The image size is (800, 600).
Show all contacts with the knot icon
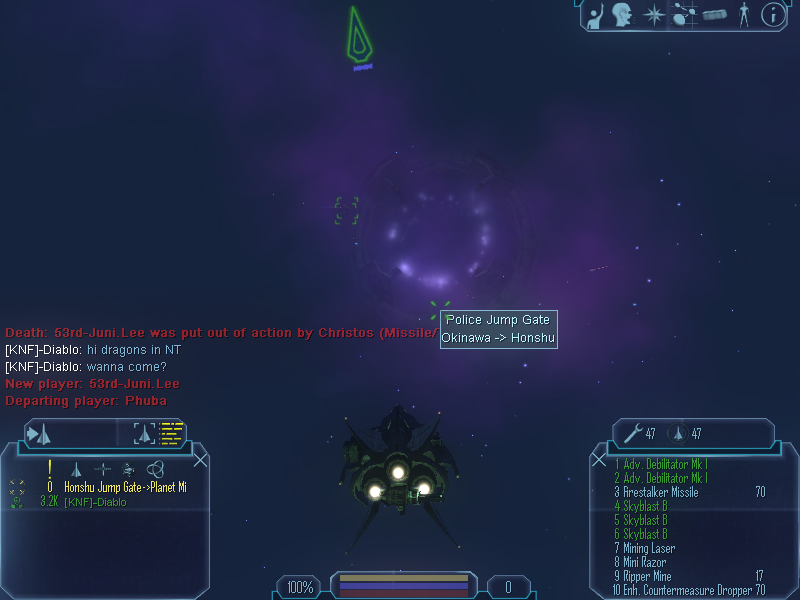pyautogui.click(x=155, y=468)
